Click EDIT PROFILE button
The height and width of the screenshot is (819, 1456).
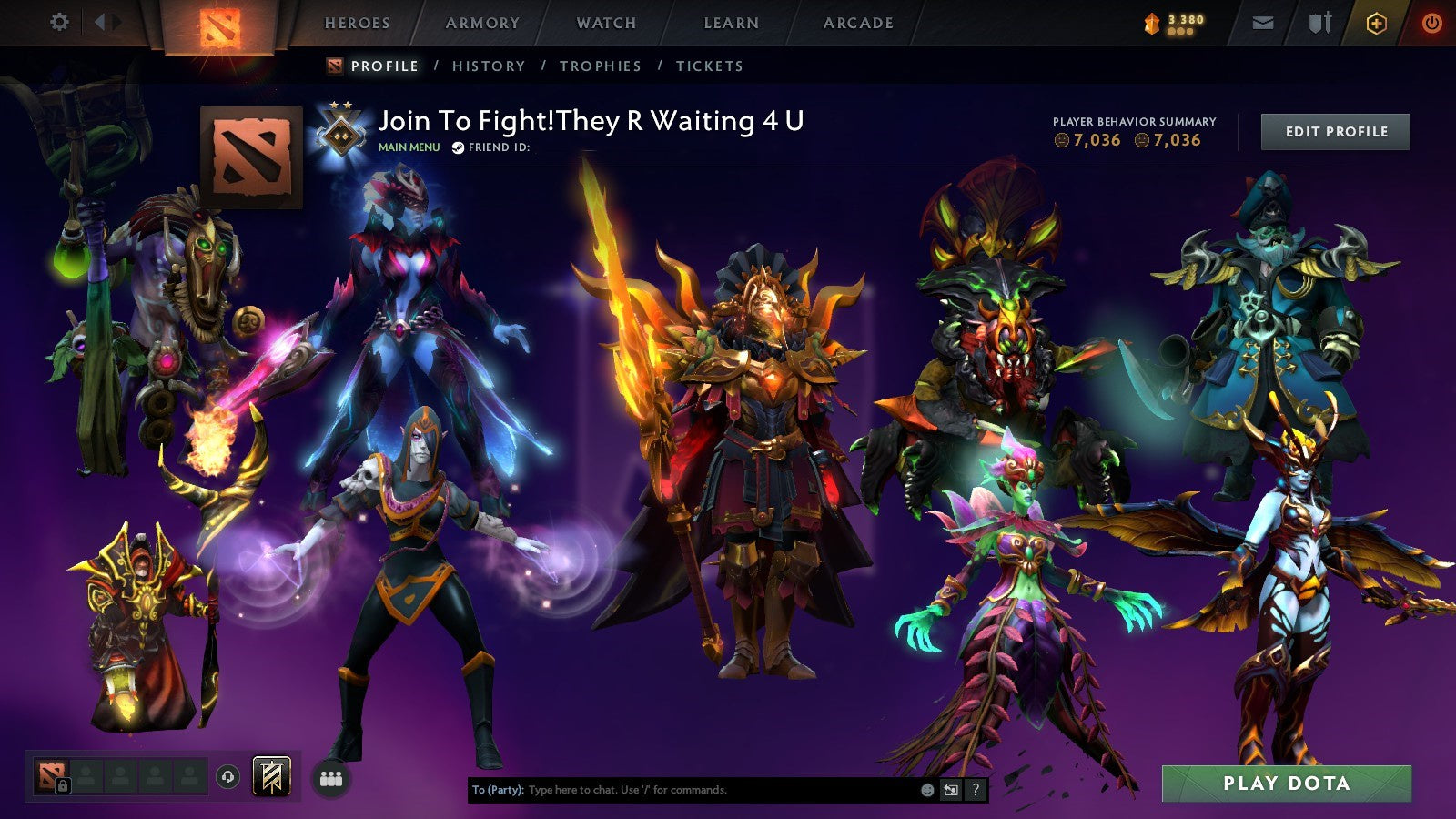(1335, 131)
